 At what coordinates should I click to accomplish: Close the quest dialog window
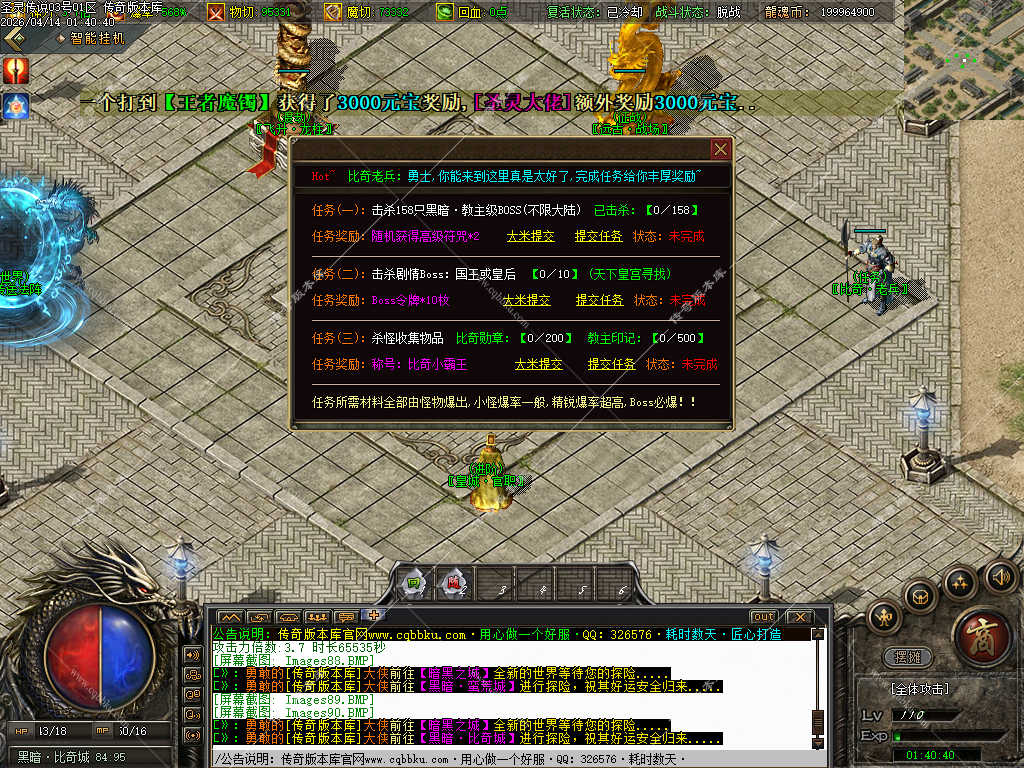(720, 149)
